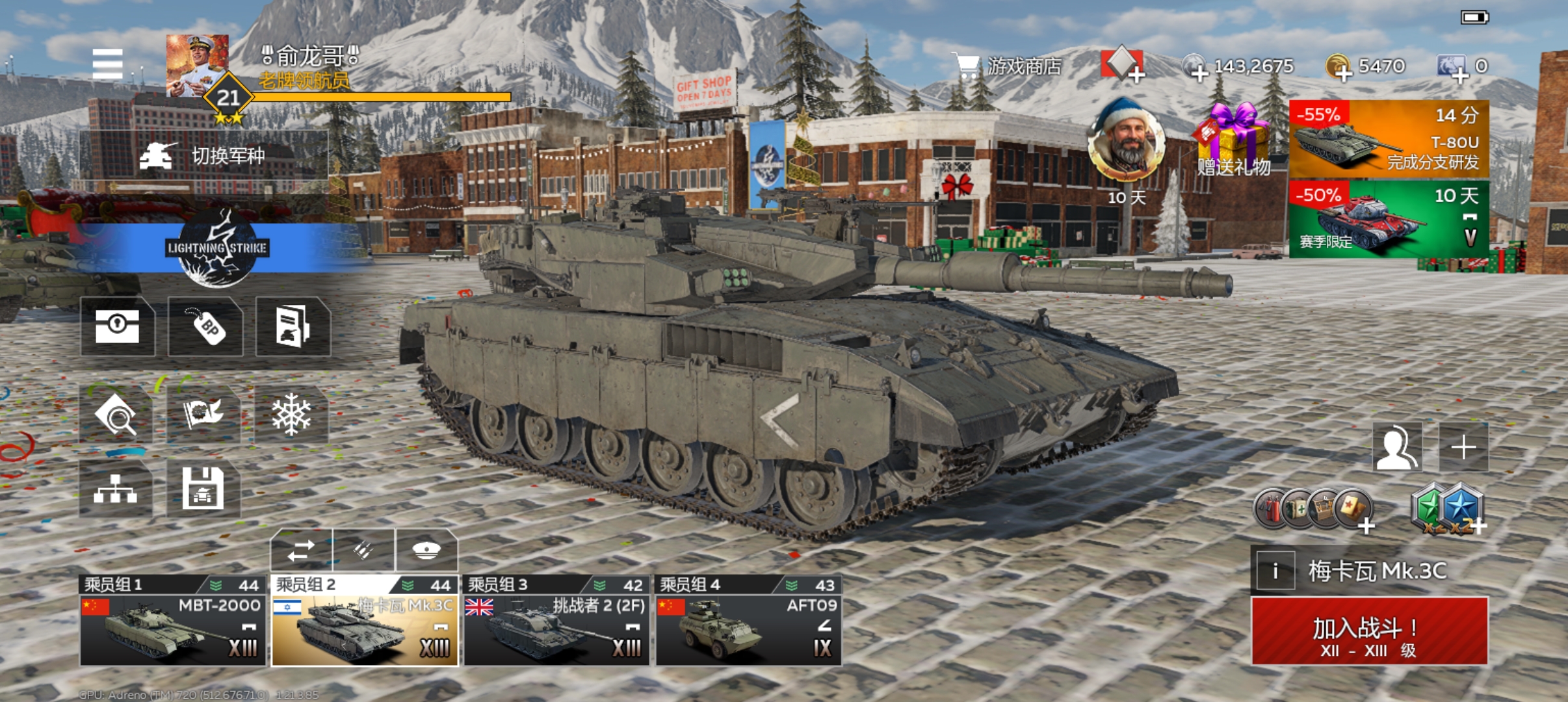1568x702 pixels.
Task: Select the AFT09 crew slot
Action: point(748,621)
